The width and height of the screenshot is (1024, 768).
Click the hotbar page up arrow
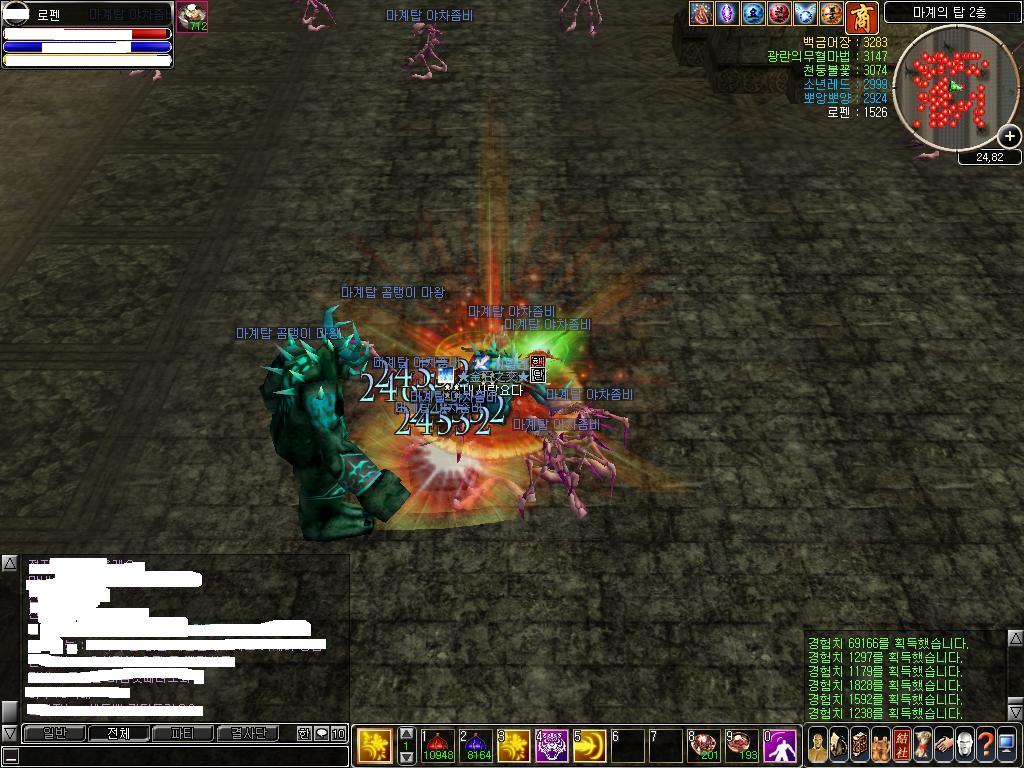[406, 734]
